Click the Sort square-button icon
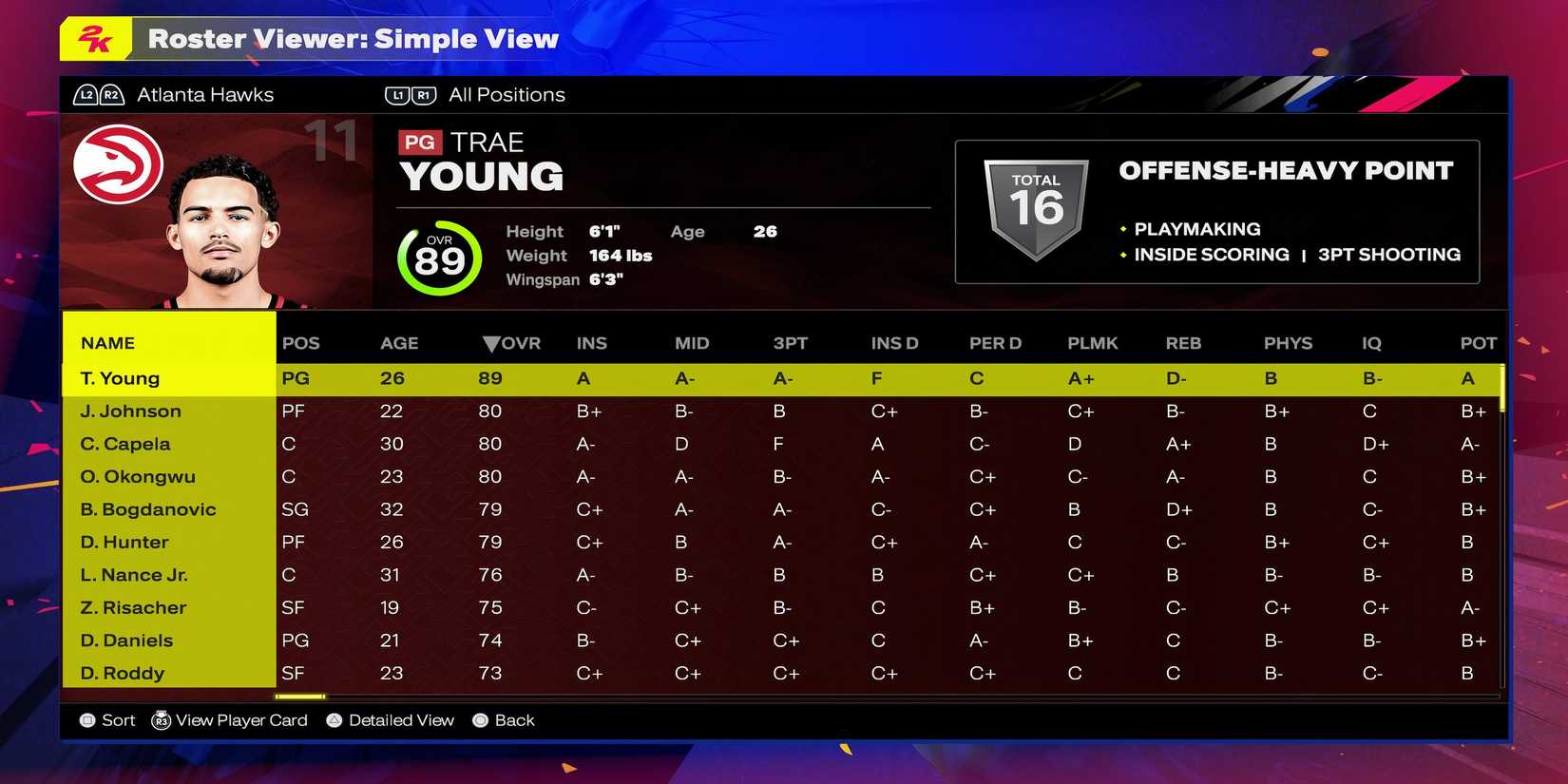Image resolution: width=1568 pixels, height=784 pixels. (x=86, y=720)
